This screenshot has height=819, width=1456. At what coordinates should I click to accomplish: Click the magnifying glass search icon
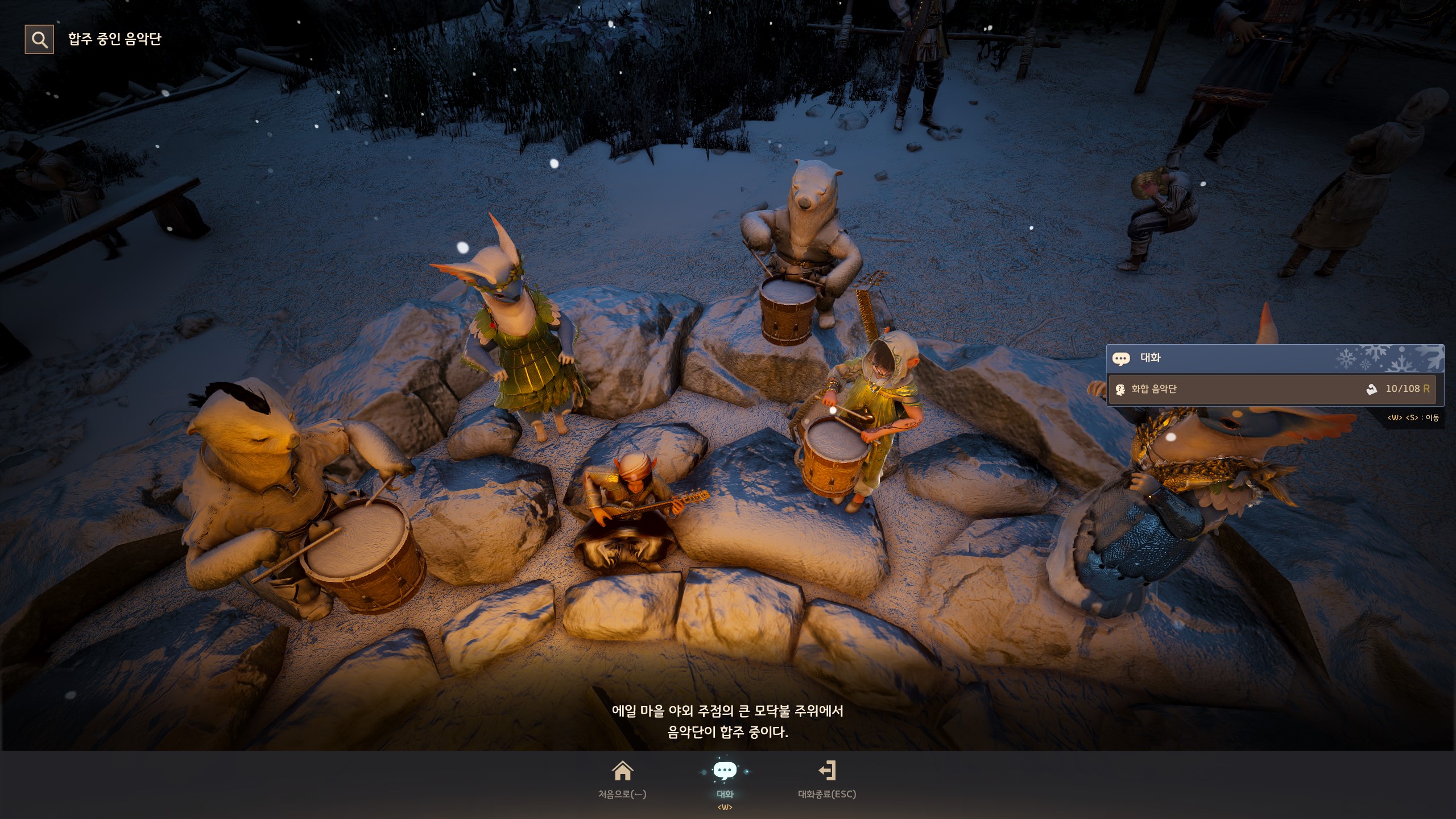pyautogui.click(x=39, y=39)
